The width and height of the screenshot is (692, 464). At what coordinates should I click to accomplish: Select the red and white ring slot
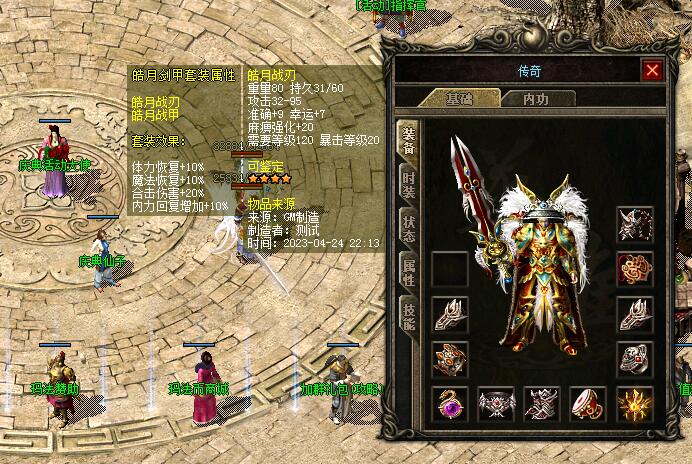(588, 403)
